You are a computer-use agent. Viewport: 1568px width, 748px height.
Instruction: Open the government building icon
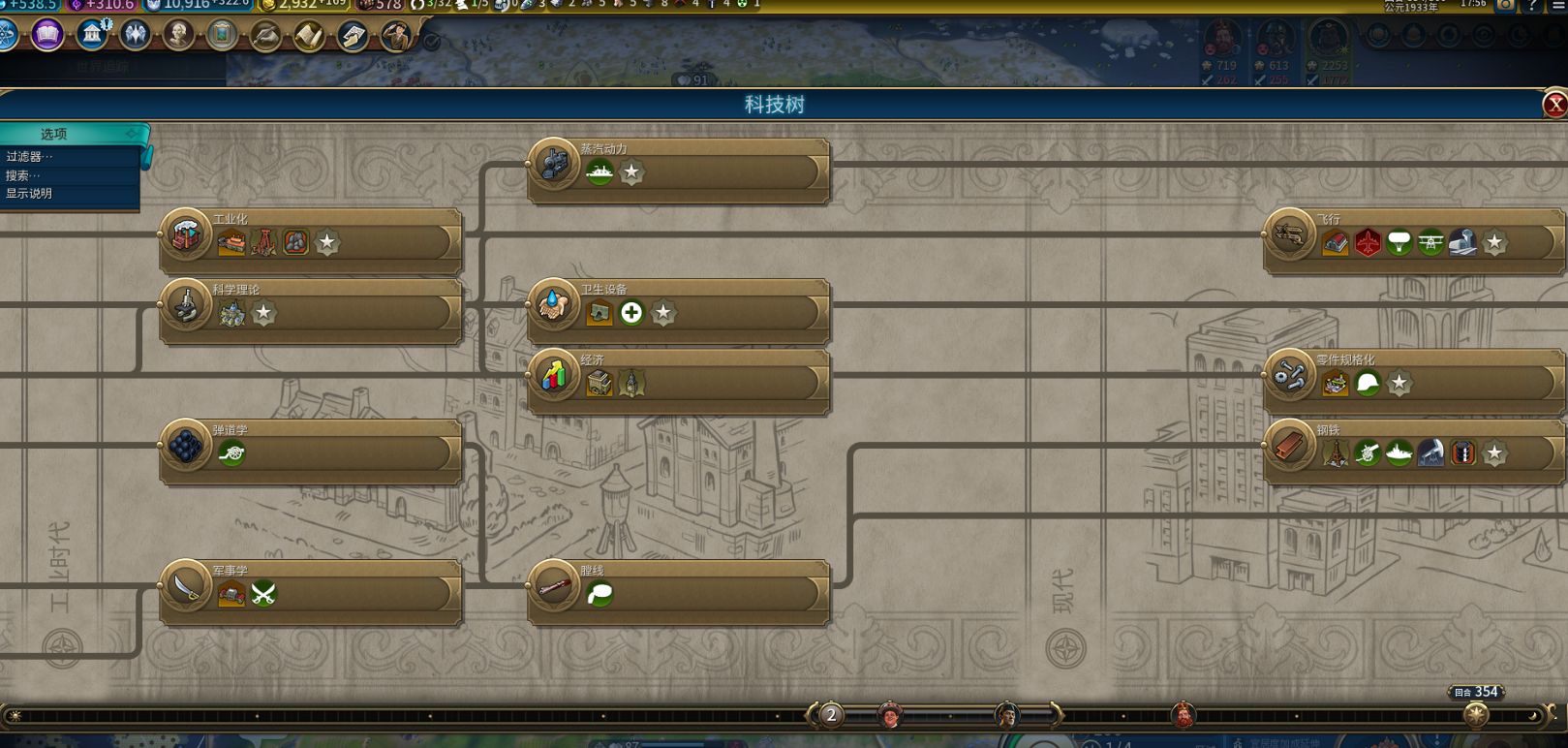tap(92, 36)
